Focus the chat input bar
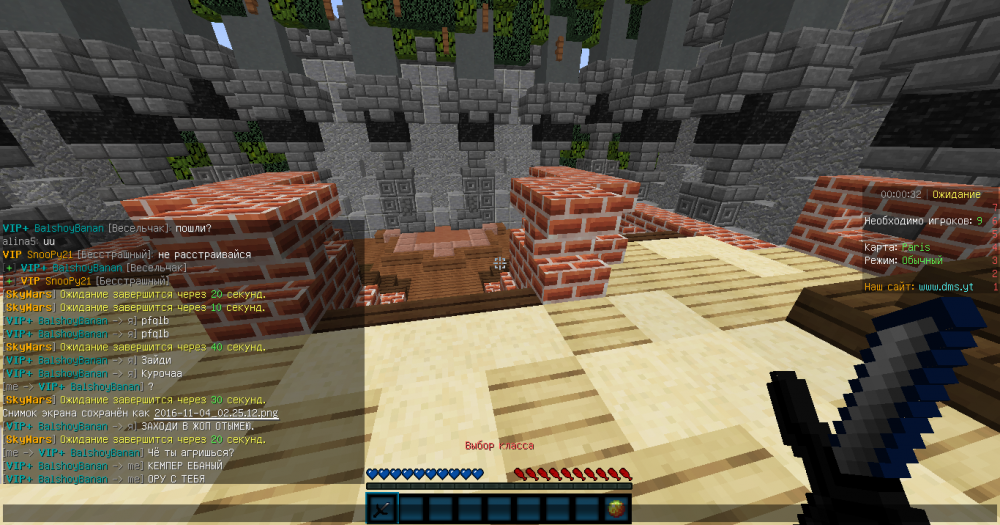1000x525 pixels. [x=180, y=512]
